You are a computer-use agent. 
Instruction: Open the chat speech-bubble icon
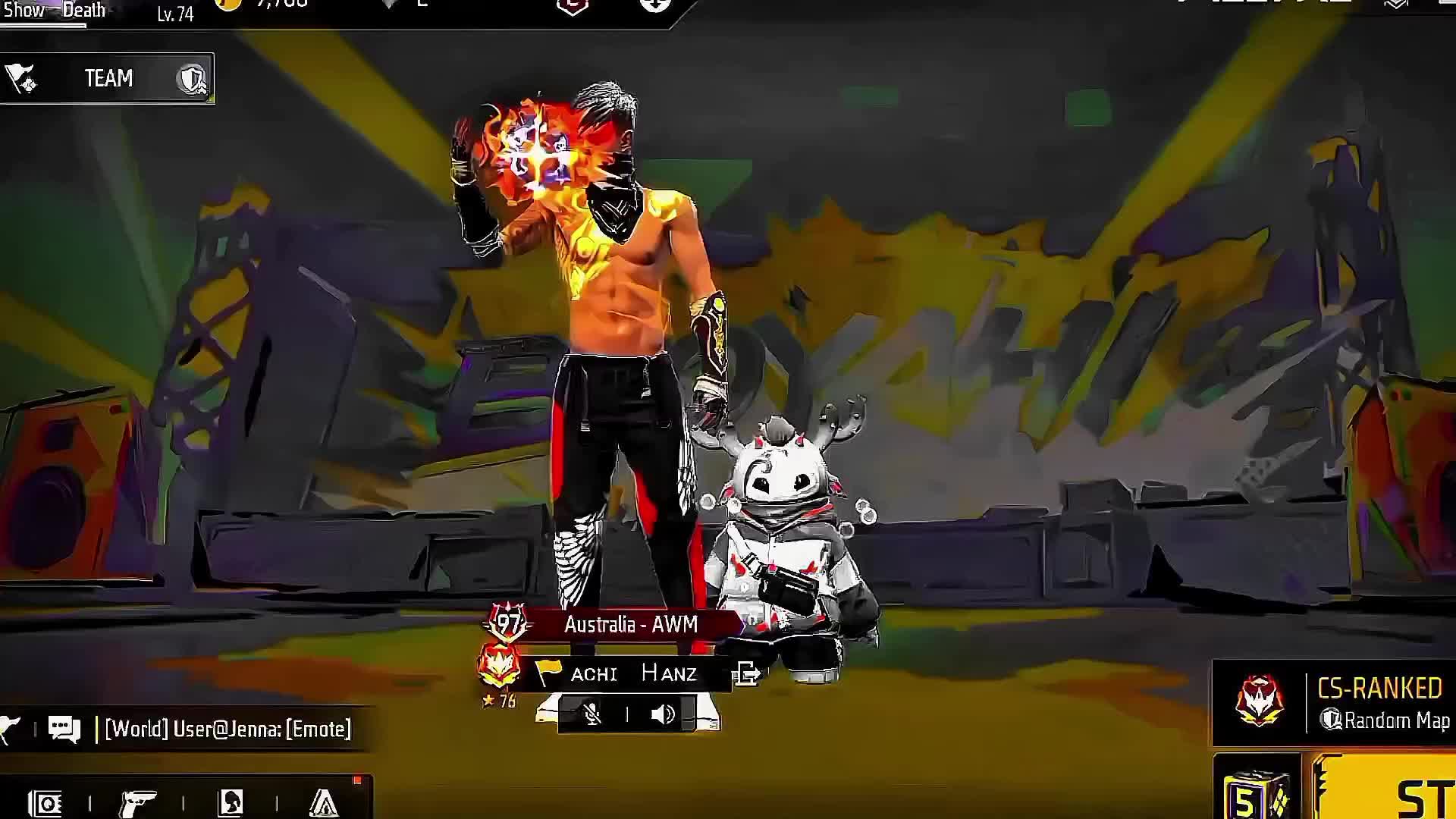click(64, 730)
